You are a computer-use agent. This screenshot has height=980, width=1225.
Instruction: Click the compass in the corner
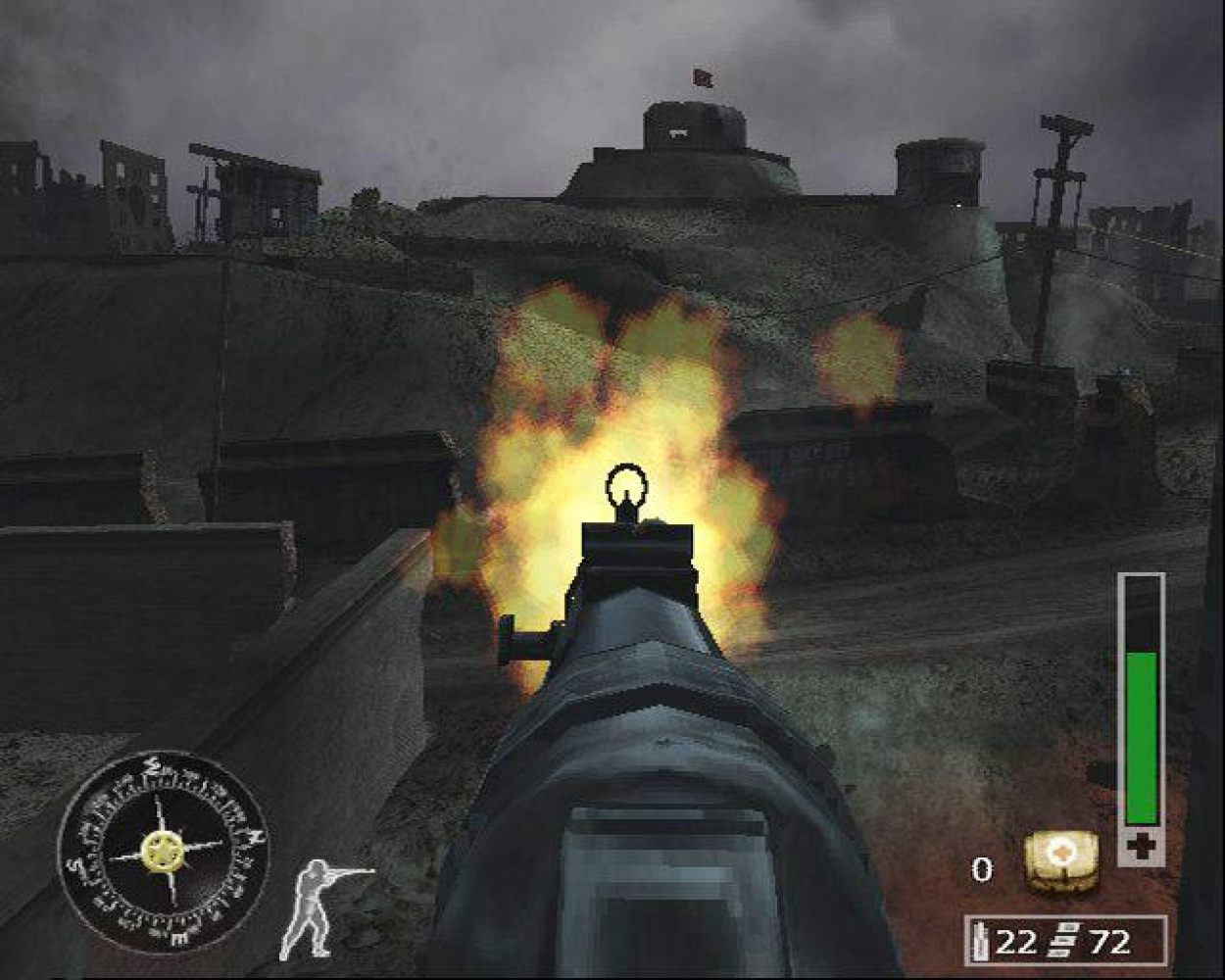point(163,849)
